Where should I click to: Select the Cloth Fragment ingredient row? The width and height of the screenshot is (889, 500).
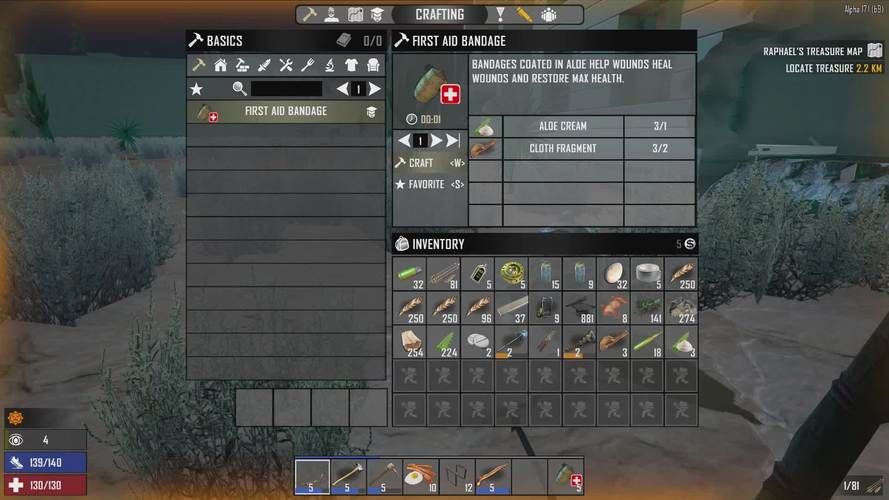click(x=563, y=148)
